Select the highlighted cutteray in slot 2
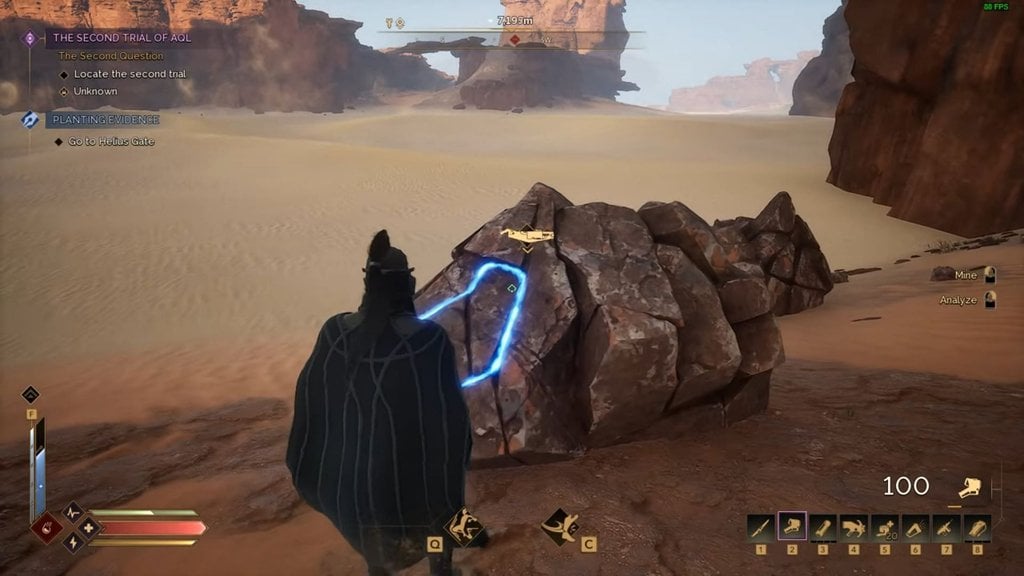The width and height of the screenshot is (1024, 576). 792,527
